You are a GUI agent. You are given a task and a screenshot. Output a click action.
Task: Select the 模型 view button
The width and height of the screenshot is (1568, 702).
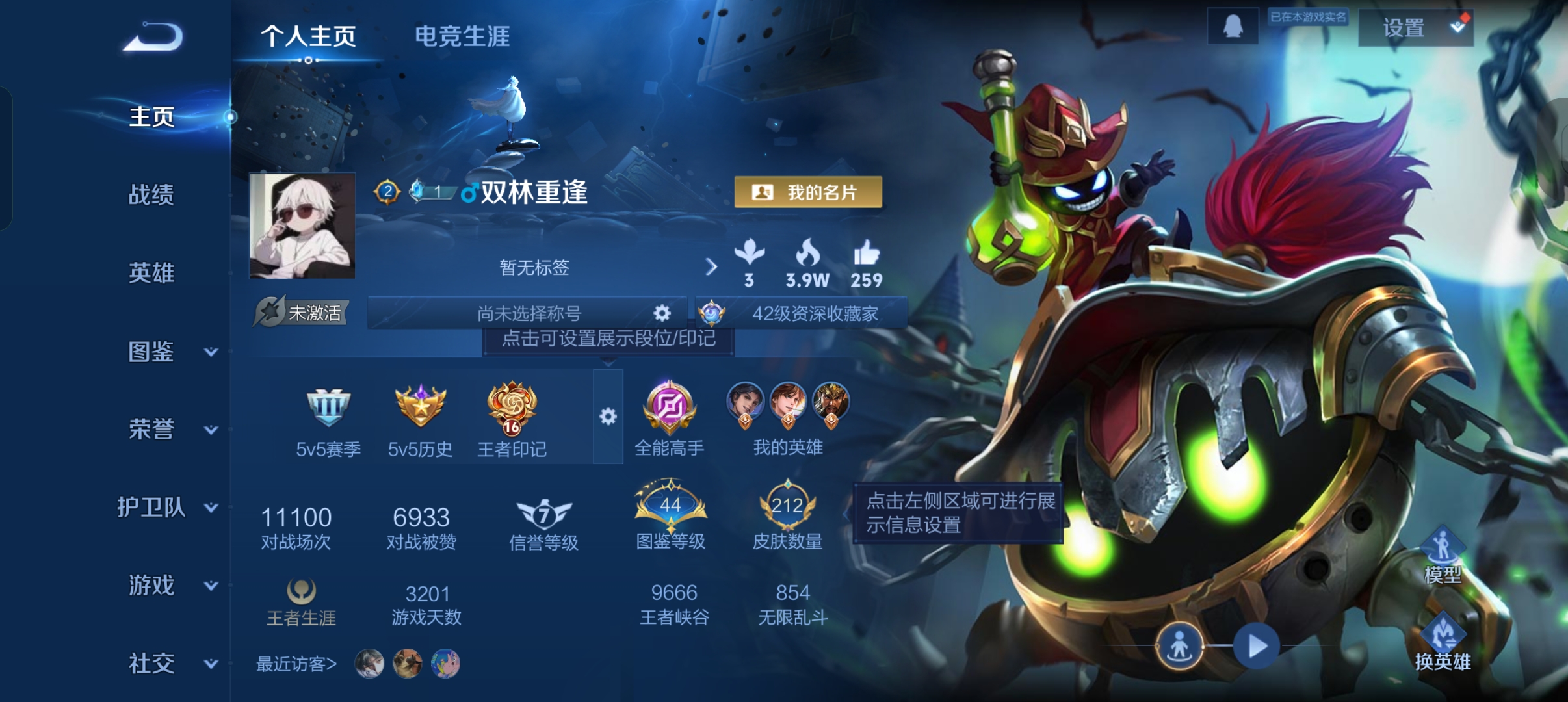1443,556
